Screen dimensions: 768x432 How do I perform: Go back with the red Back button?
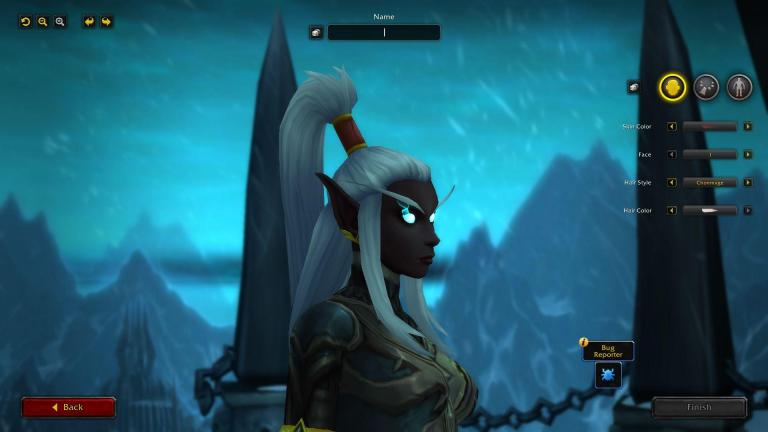click(x=68, y=407)
